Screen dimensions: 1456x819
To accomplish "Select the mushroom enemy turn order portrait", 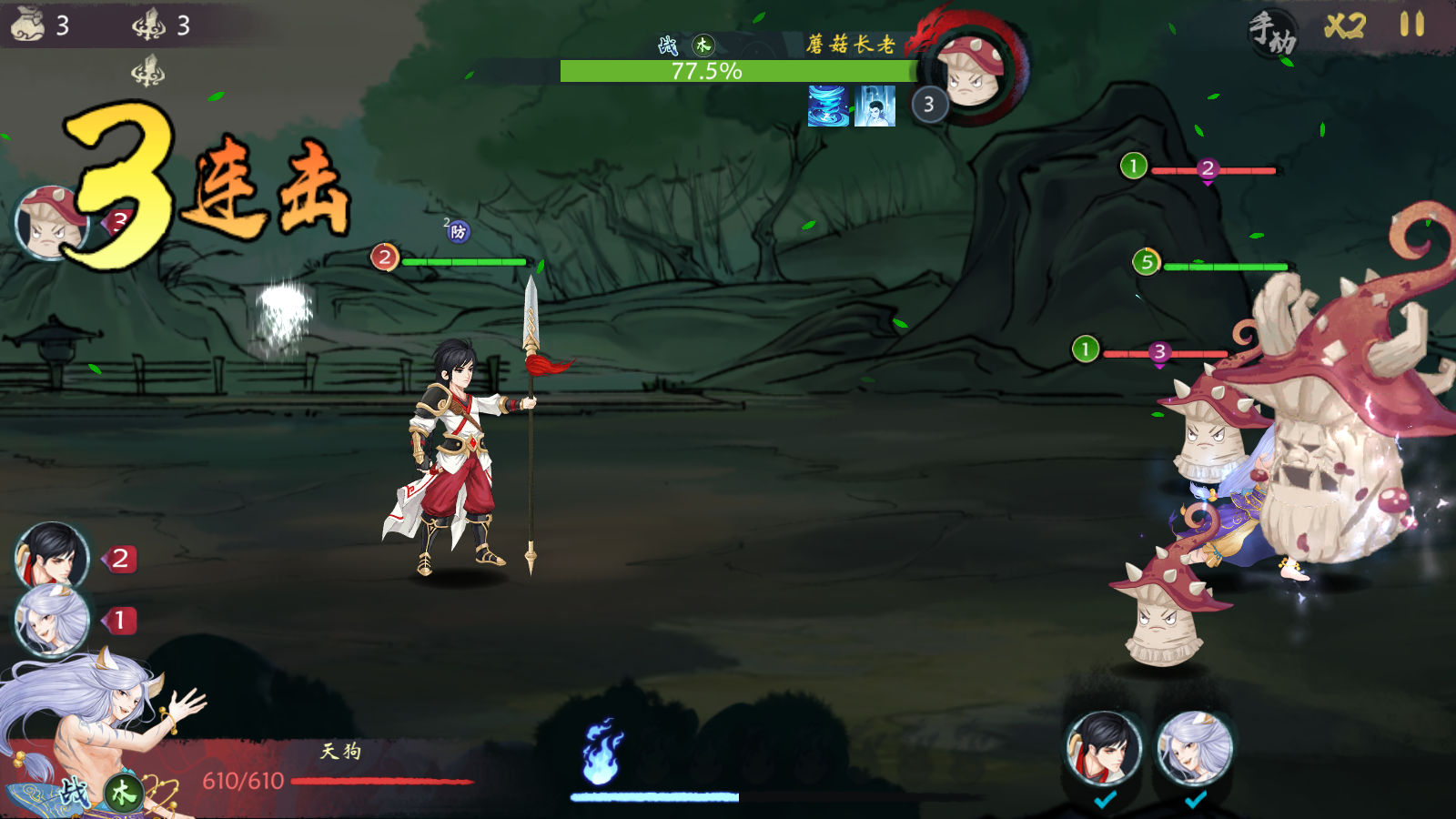I will click(x=52, y=223).
